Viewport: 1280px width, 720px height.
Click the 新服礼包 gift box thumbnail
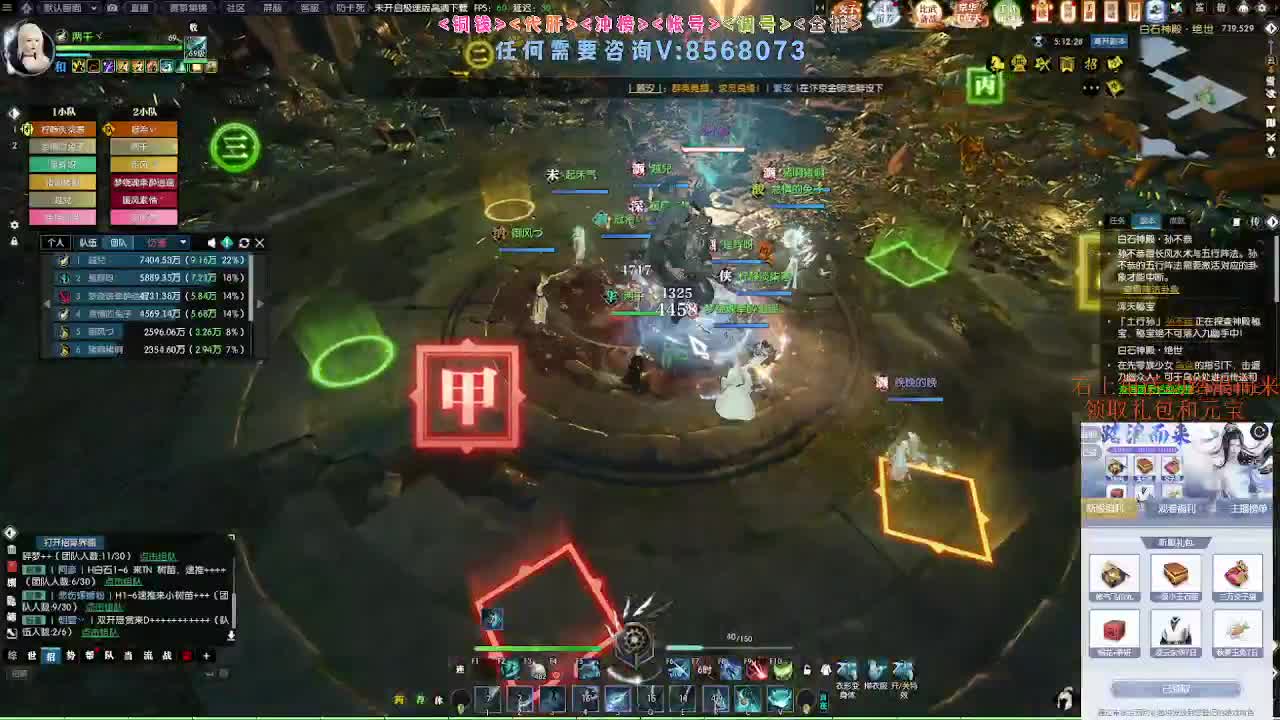1114,574
